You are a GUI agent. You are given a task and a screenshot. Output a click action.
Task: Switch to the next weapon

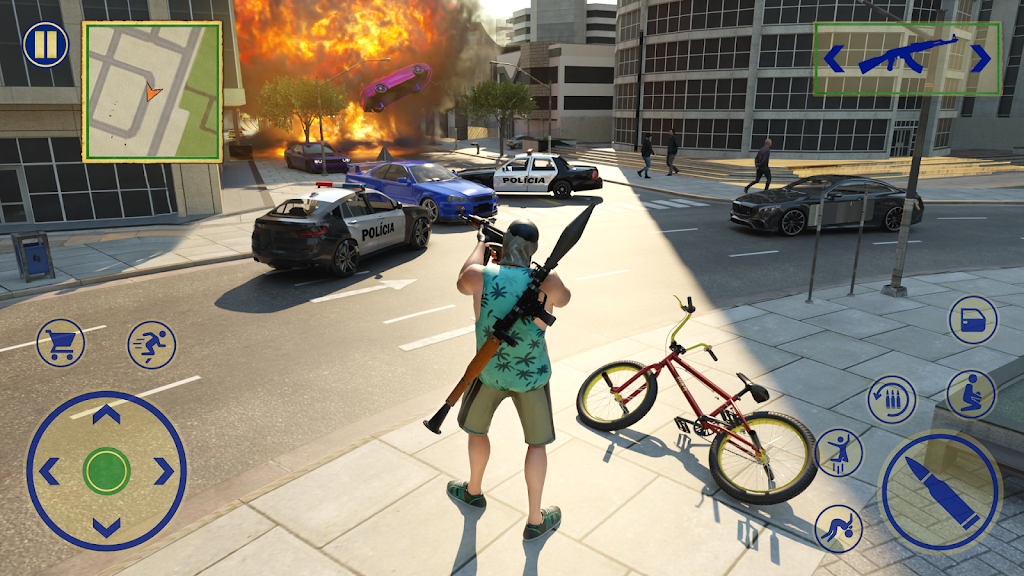pos(981,59)
